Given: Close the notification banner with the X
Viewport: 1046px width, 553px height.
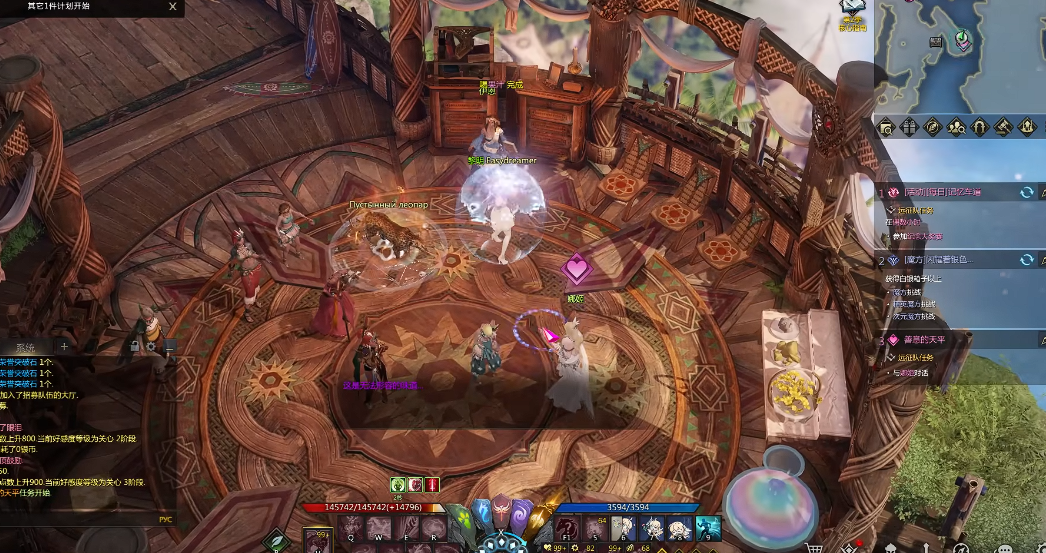Looking at the screenshot, I should (173, 7).
